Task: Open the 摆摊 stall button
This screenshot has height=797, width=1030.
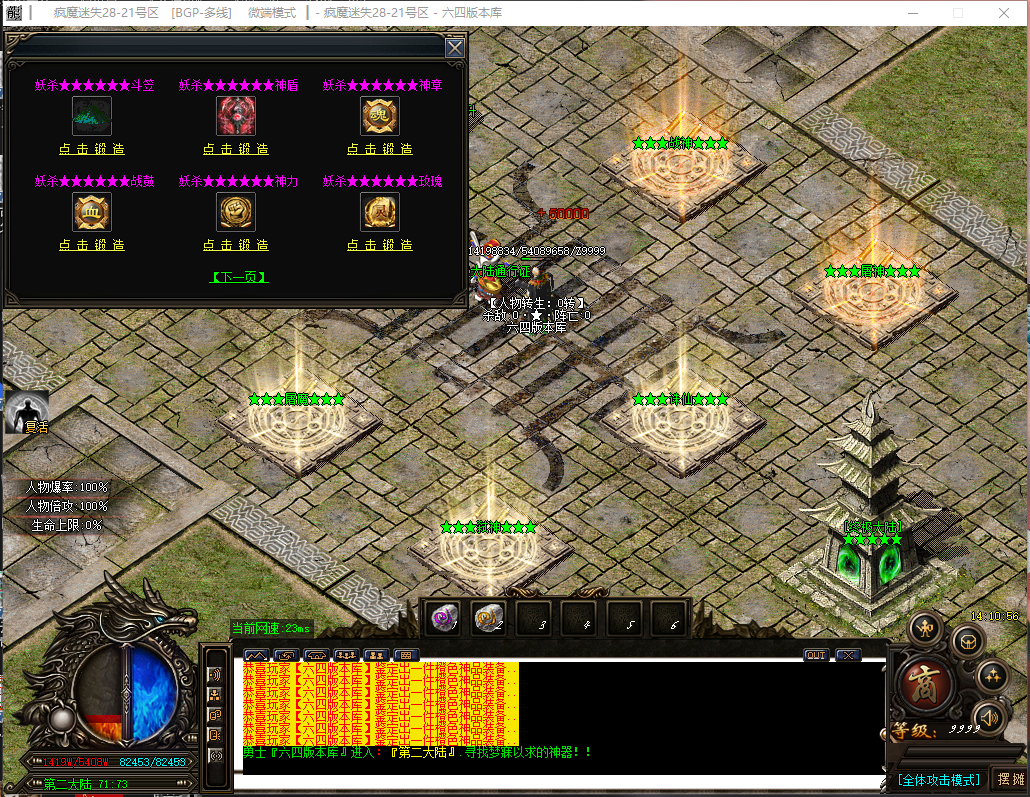Action: coord(1010,779)
